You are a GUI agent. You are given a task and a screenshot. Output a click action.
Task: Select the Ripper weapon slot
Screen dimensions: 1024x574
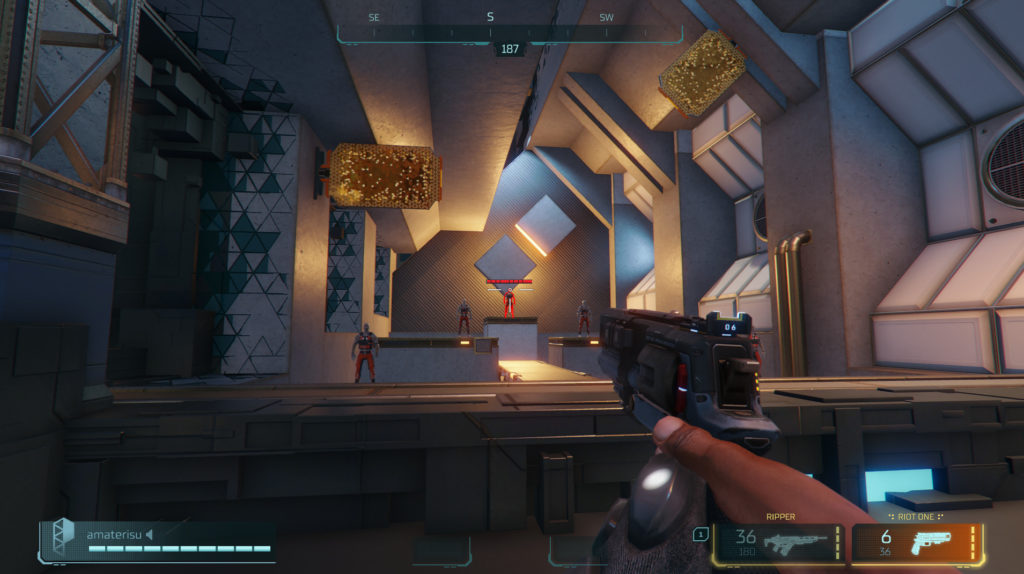point(778,543)
